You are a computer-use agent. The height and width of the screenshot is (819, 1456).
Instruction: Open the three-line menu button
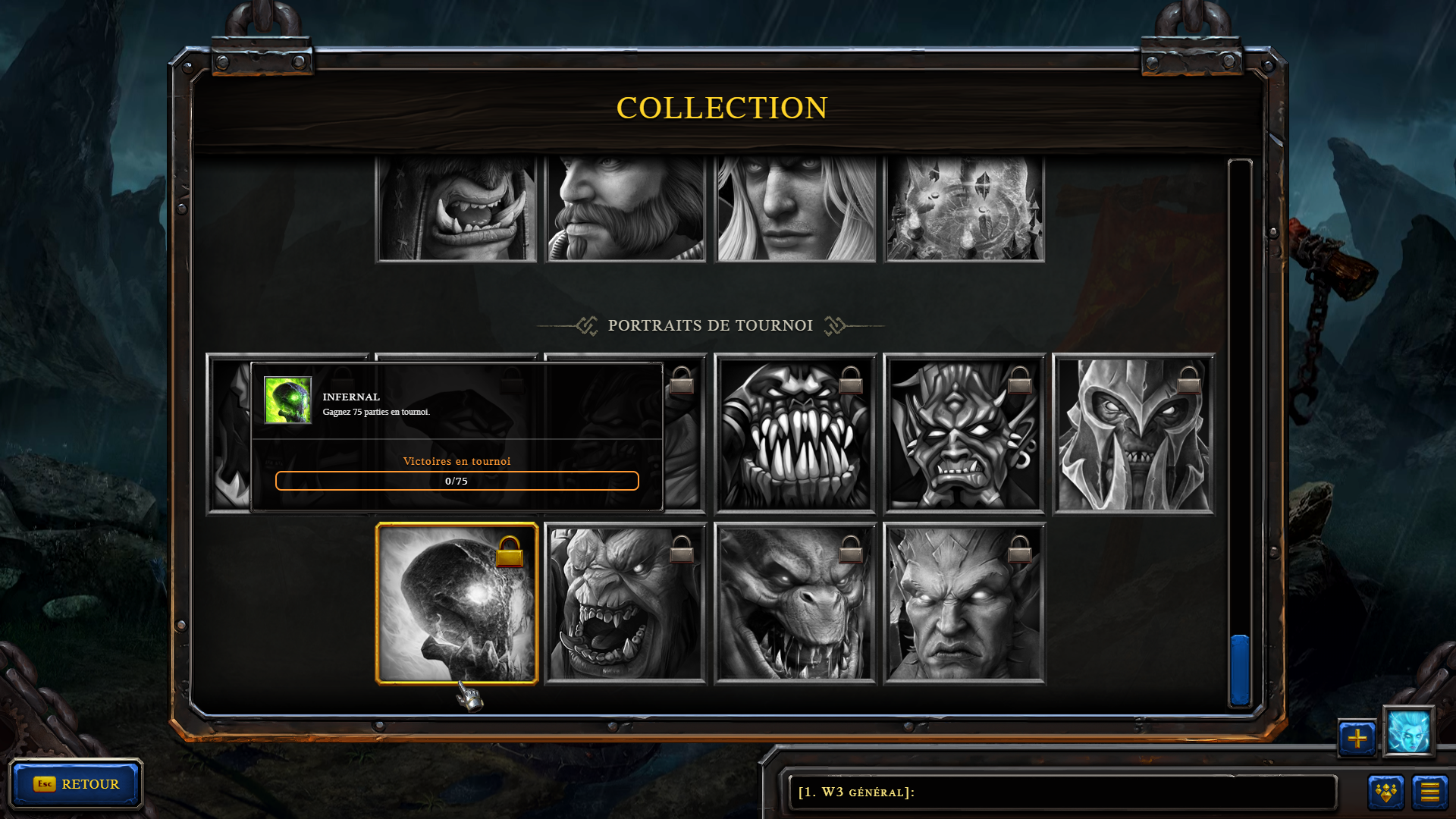pos(1429,792)
